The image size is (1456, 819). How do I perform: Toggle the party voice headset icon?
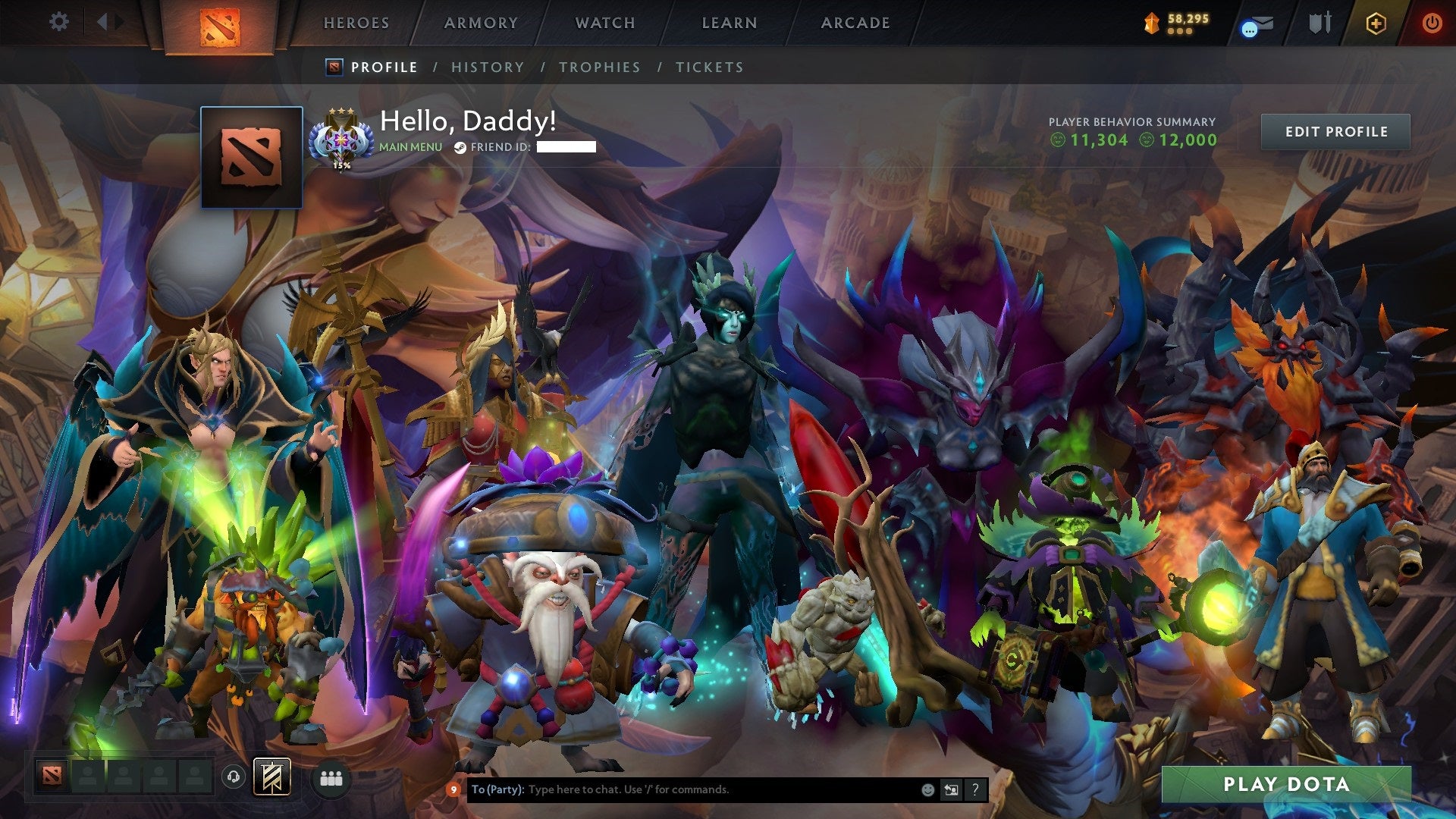click(234, 777)
